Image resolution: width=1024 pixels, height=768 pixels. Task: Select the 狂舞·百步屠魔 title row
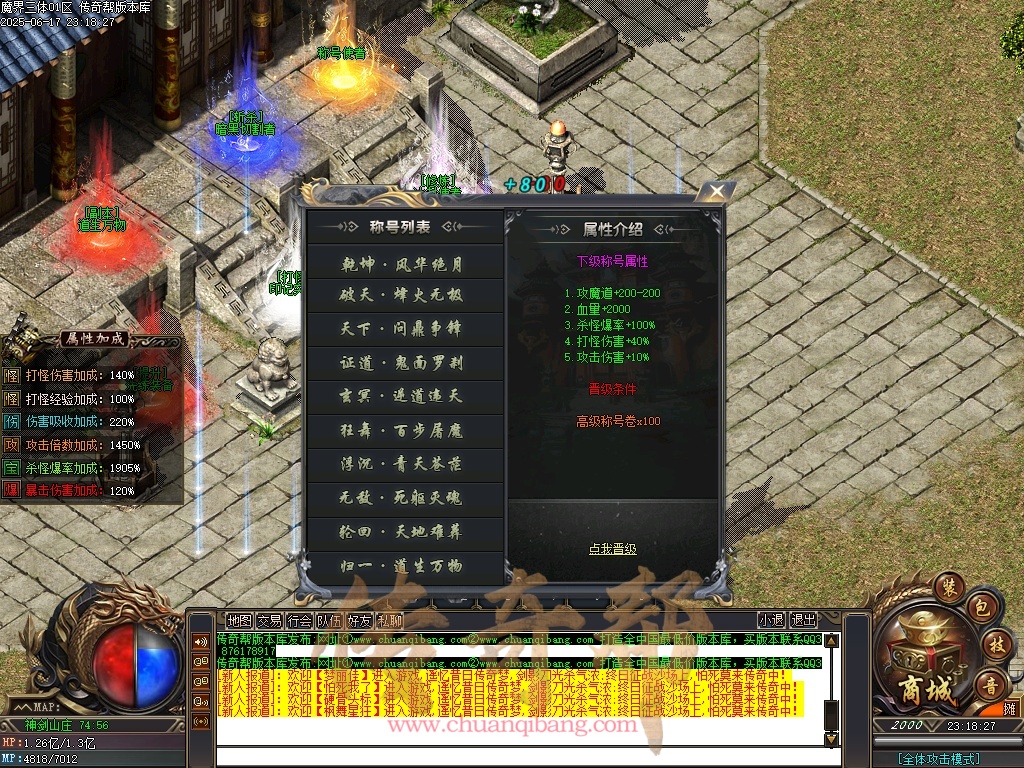tap(403, 431)
